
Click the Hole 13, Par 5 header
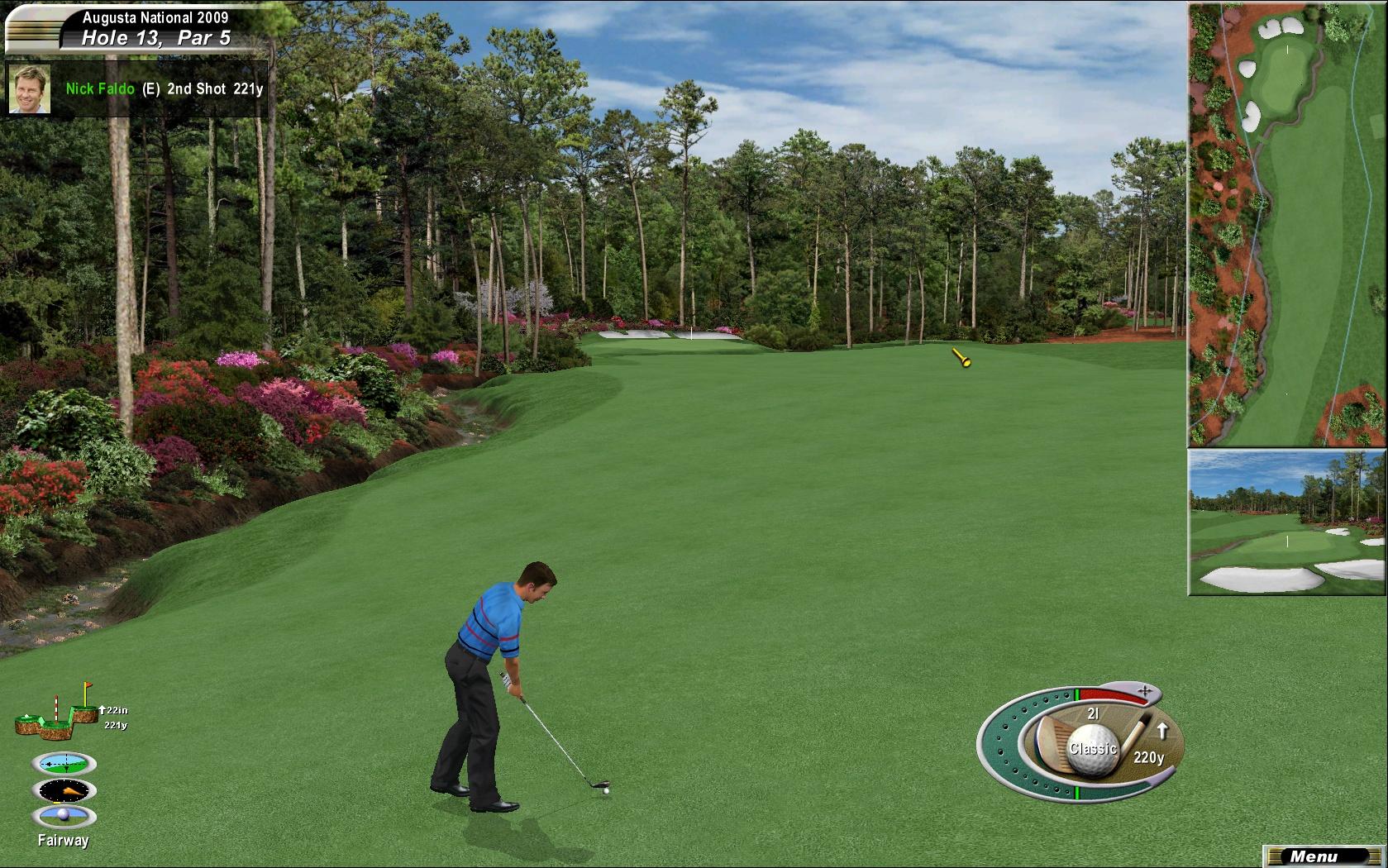pos(156,38)
